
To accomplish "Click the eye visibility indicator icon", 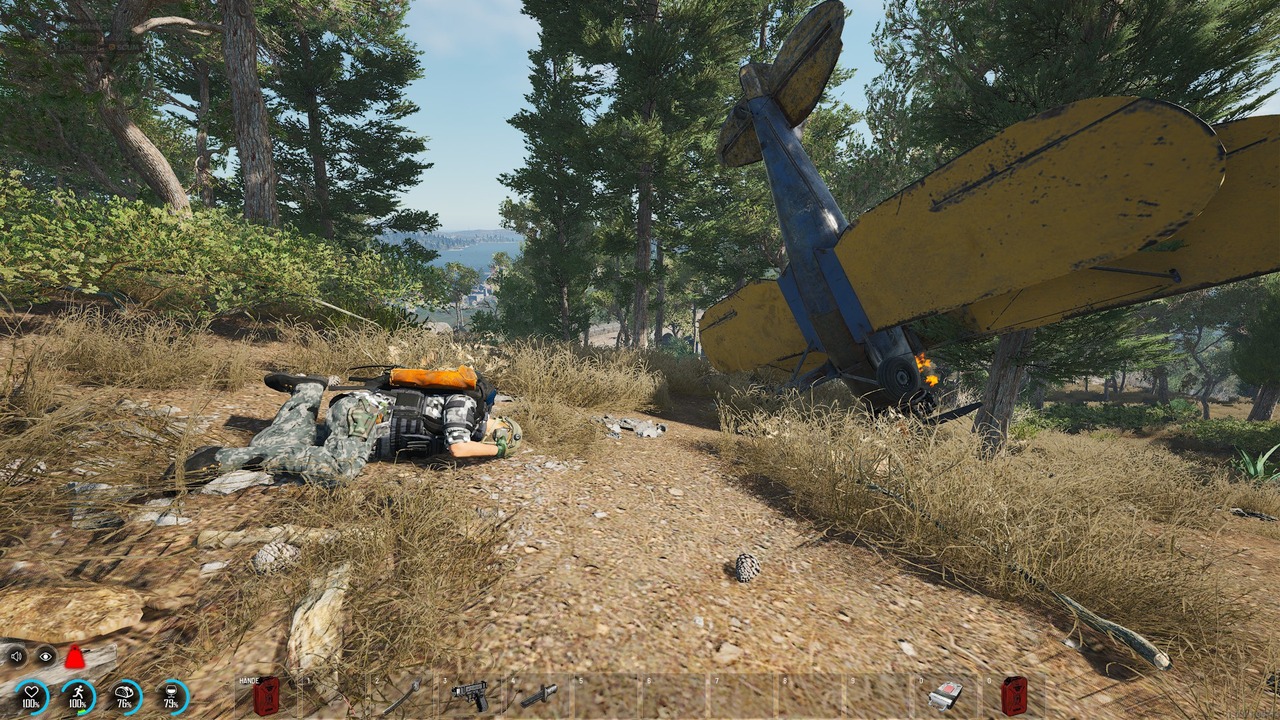I will 45,657.
